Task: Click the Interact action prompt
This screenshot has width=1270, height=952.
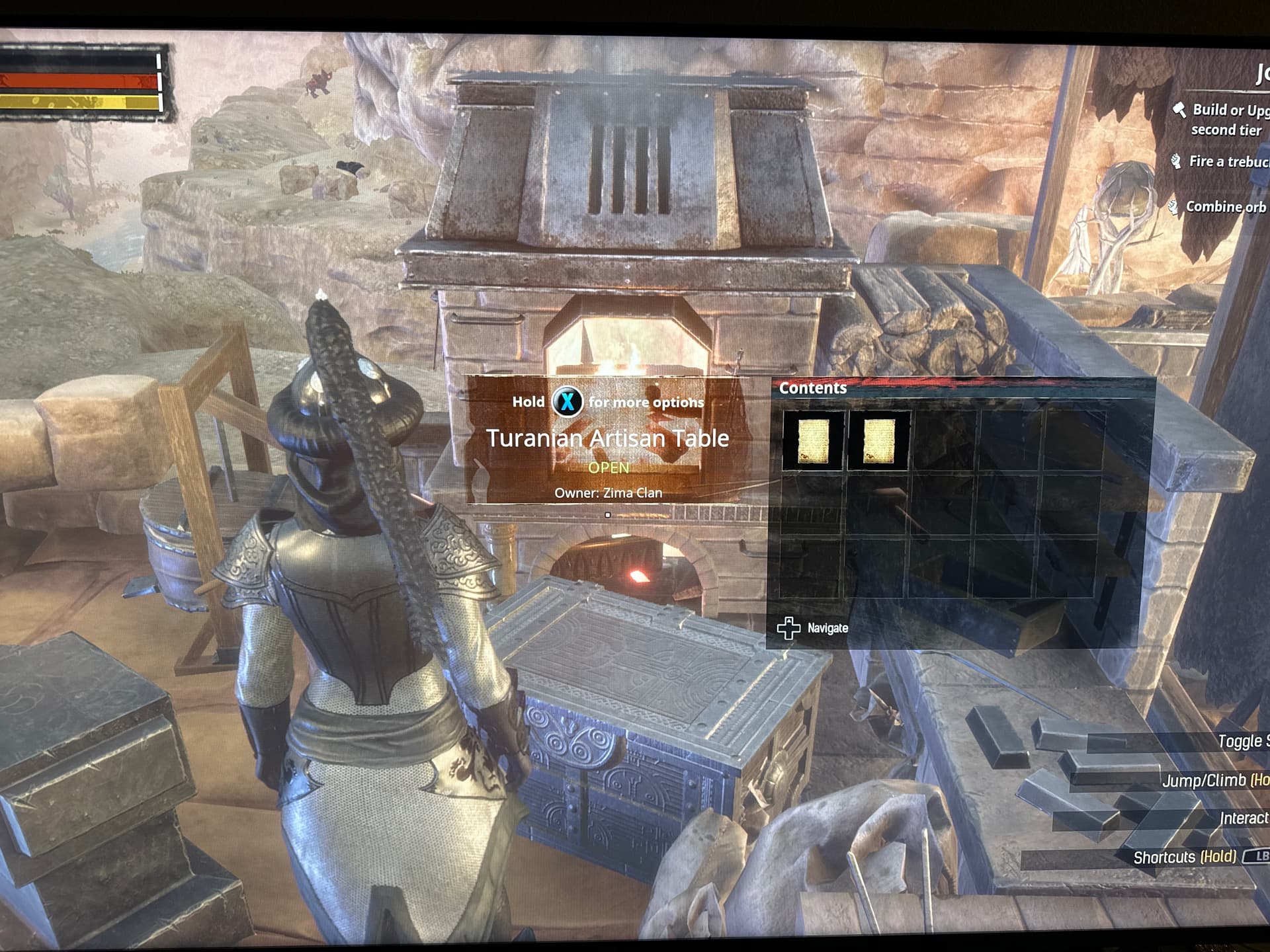Action: click(x=1244, y=818)
